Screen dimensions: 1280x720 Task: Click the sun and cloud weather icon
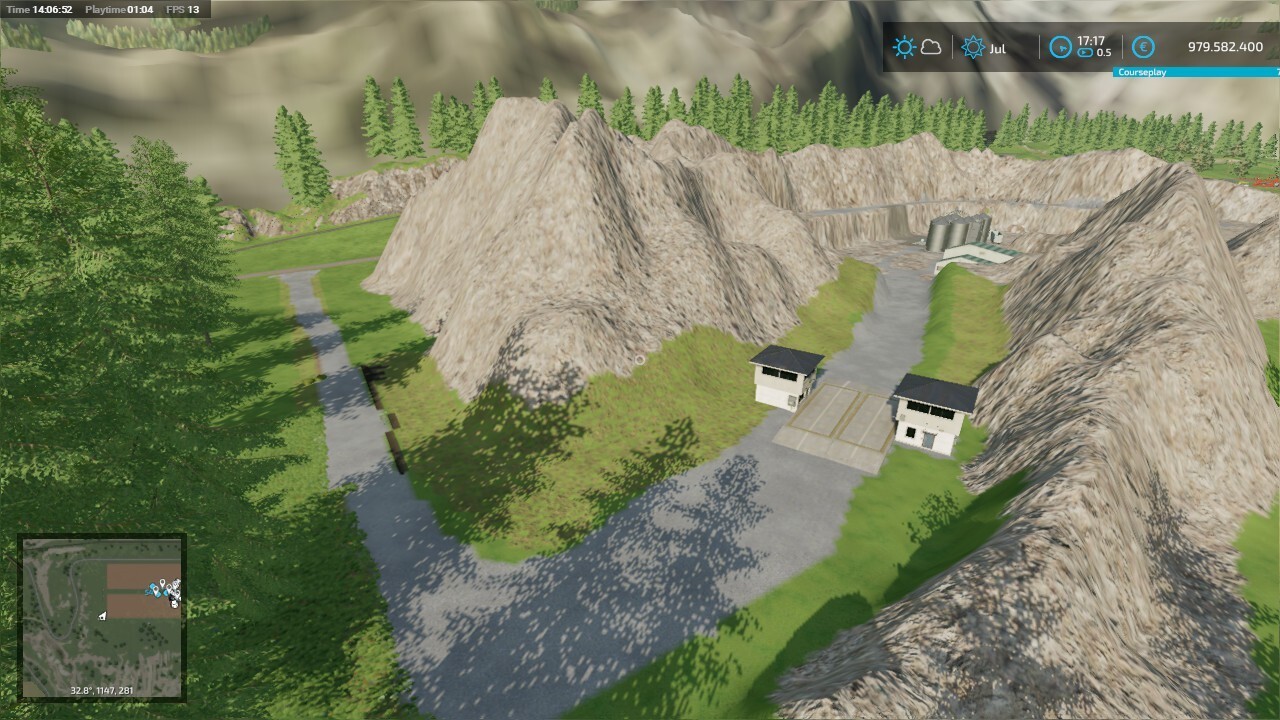click(917, 47)
